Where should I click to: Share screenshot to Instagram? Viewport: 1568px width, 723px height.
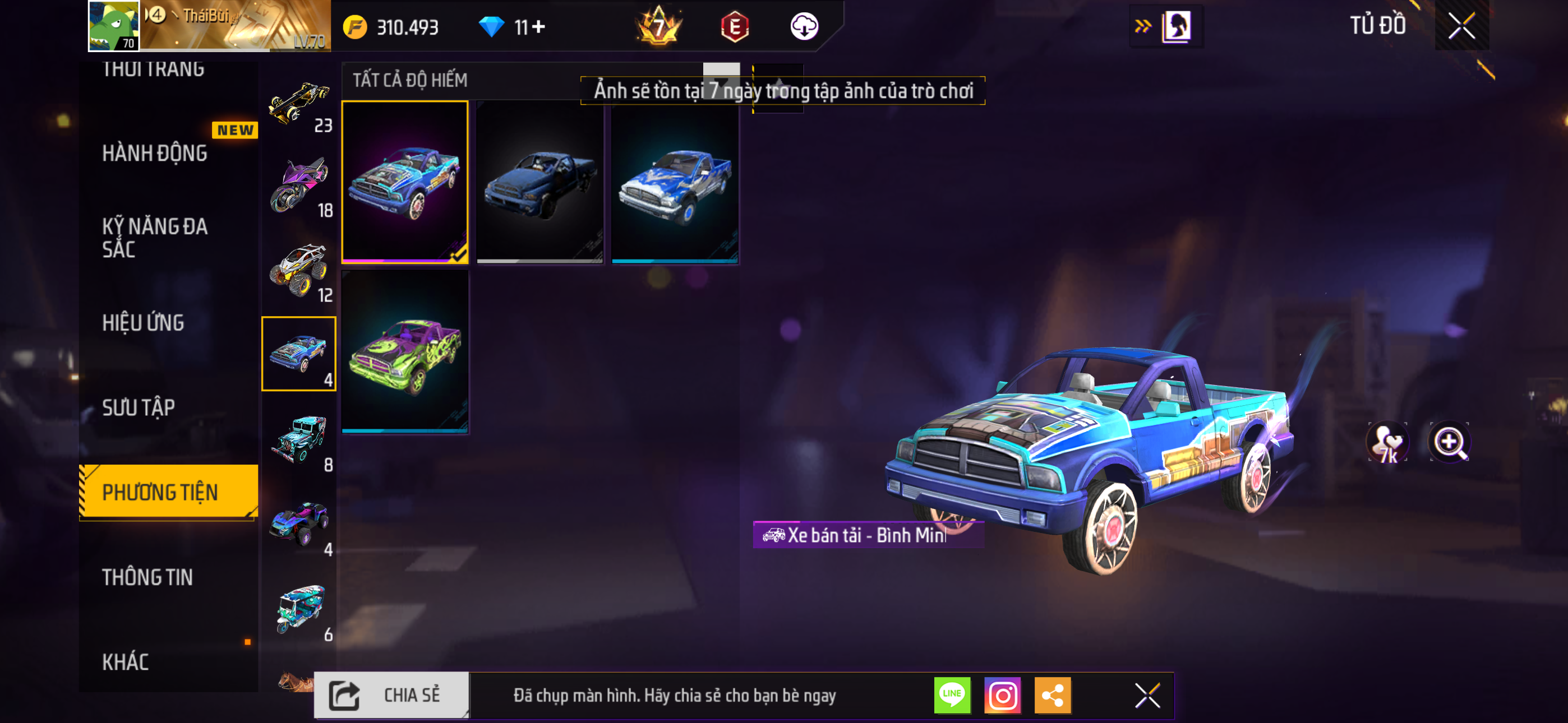[x=1003, y=695]
